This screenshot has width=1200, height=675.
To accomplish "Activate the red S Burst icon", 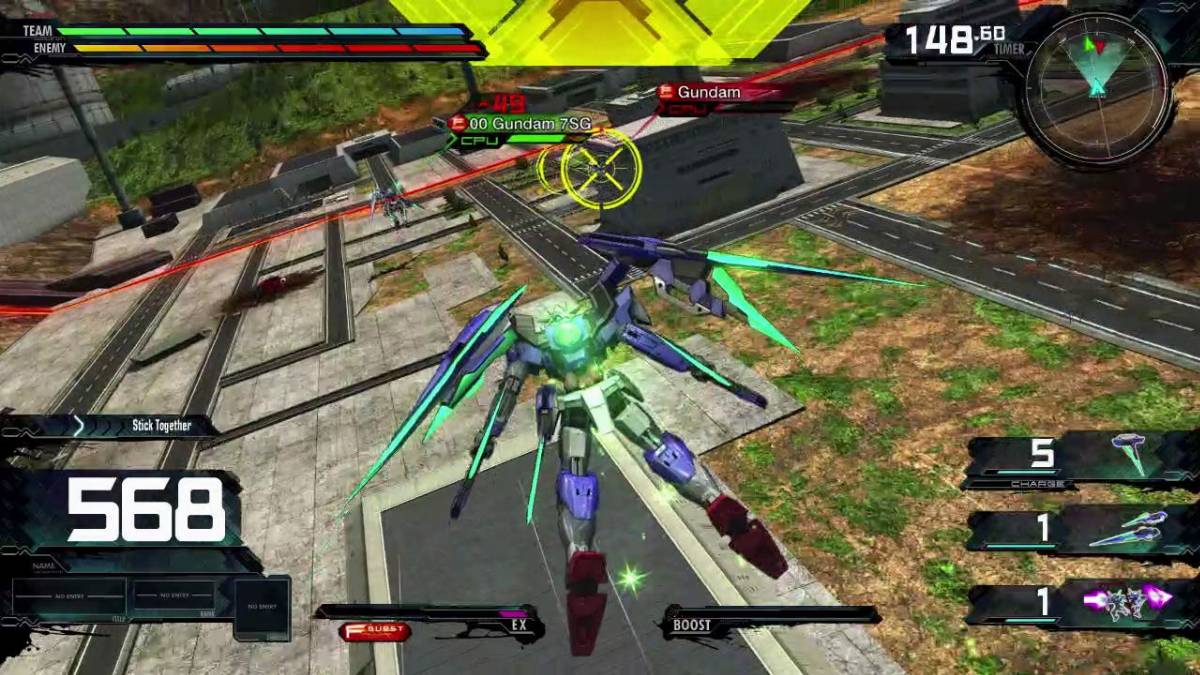I will [374, 631].
